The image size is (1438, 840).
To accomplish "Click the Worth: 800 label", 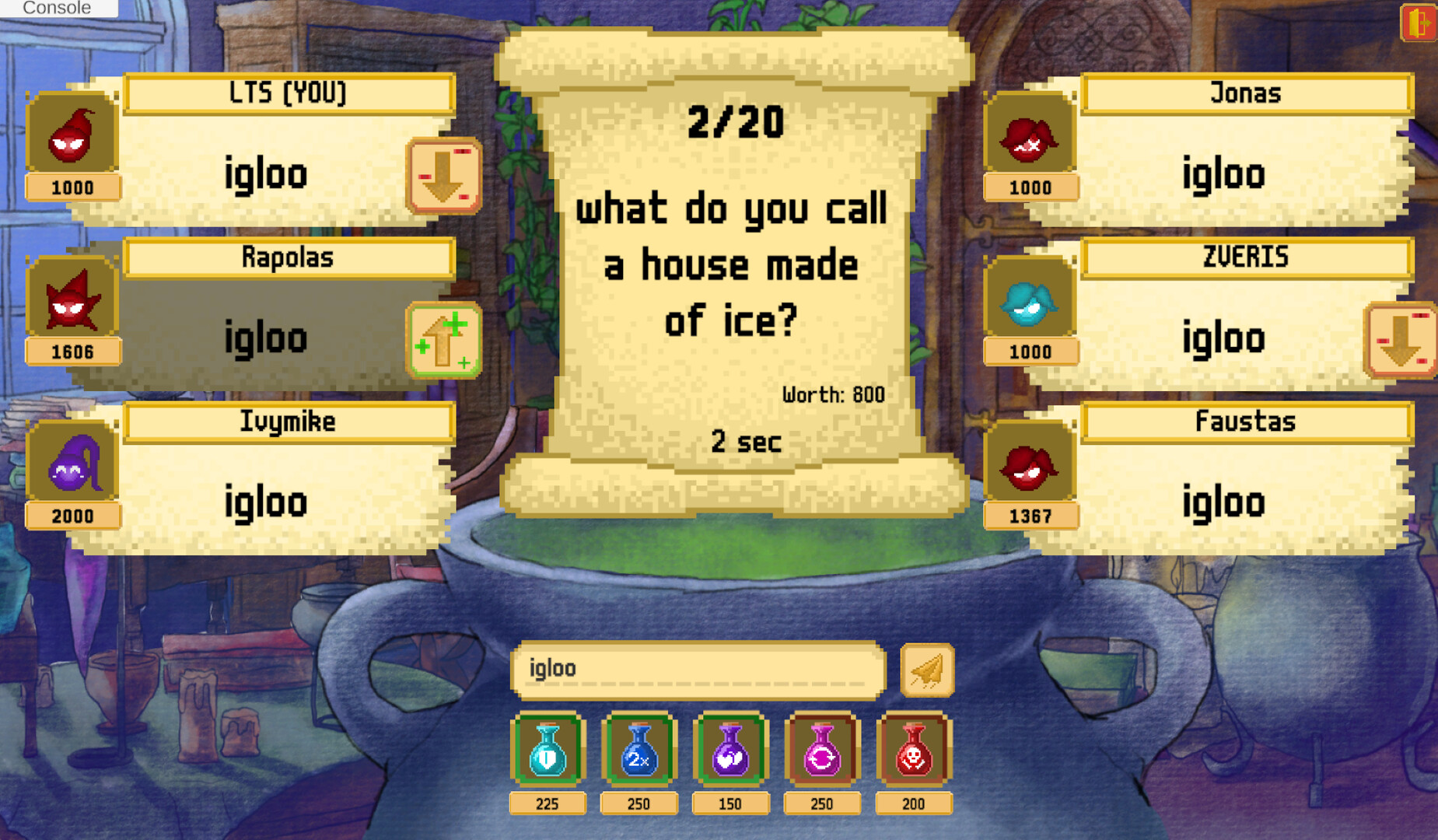I will coord(831,394).
